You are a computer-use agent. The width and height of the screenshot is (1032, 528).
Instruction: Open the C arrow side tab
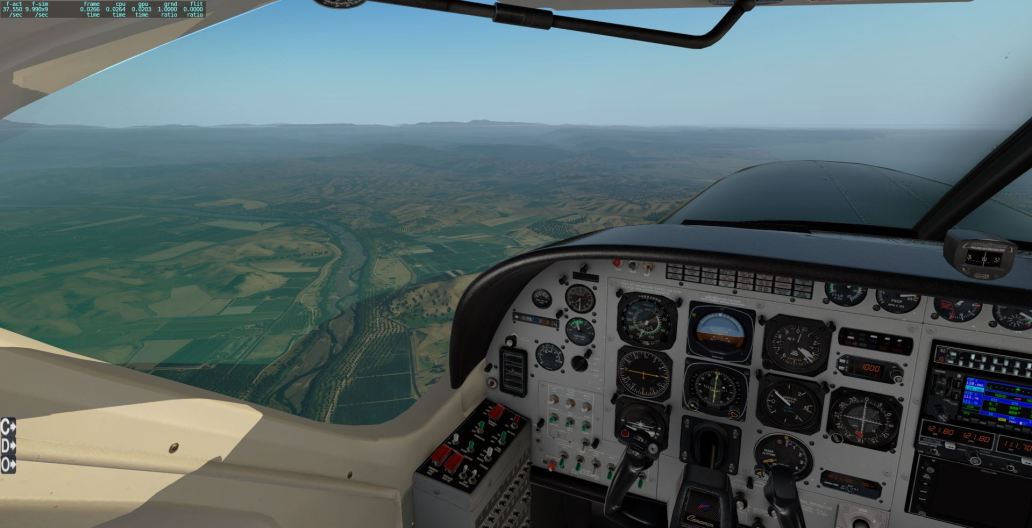(8, 425)
